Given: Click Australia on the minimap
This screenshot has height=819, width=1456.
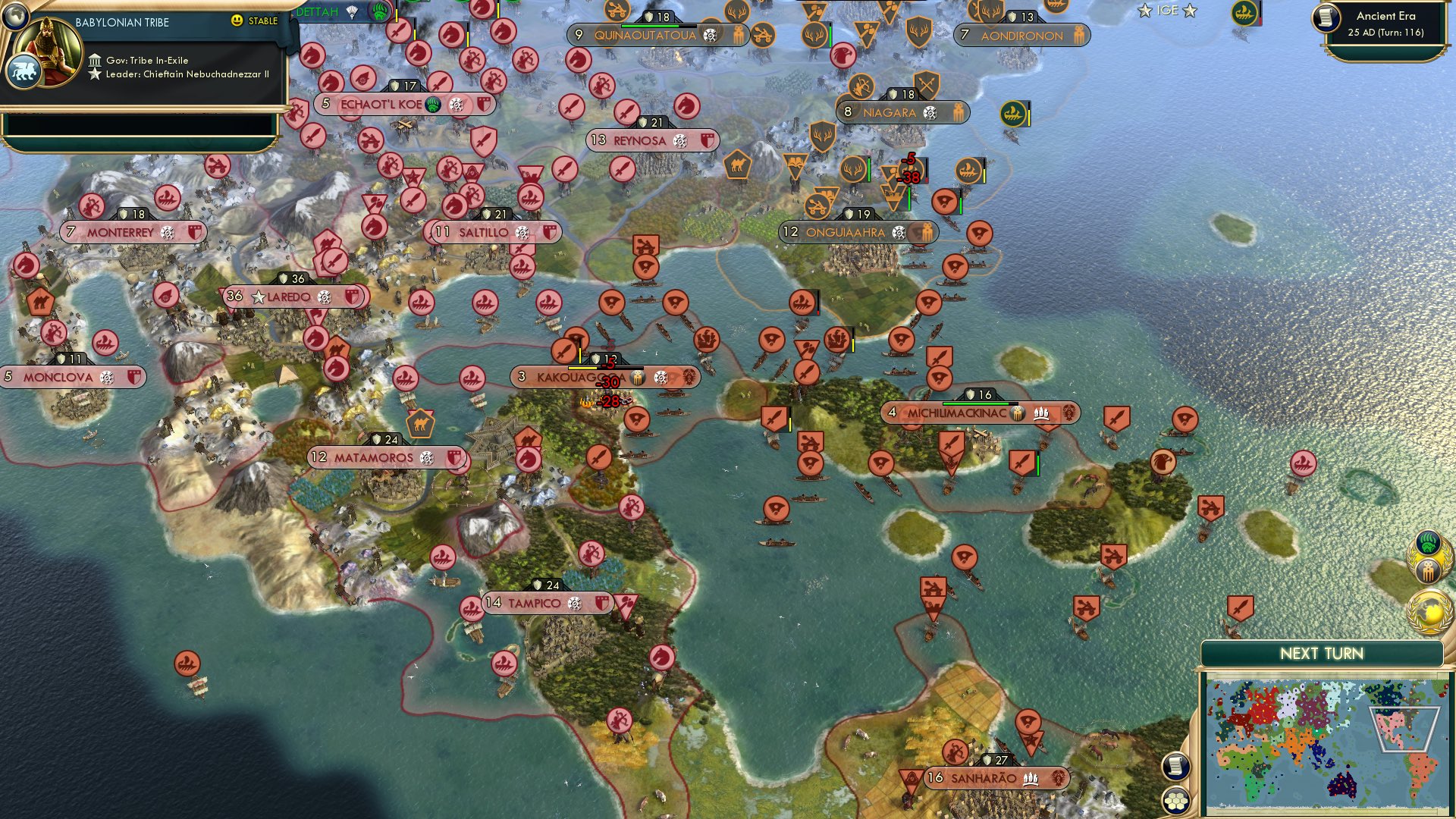Looking at the screenshot, I should pyautogui.click(x=1341, y=786).
